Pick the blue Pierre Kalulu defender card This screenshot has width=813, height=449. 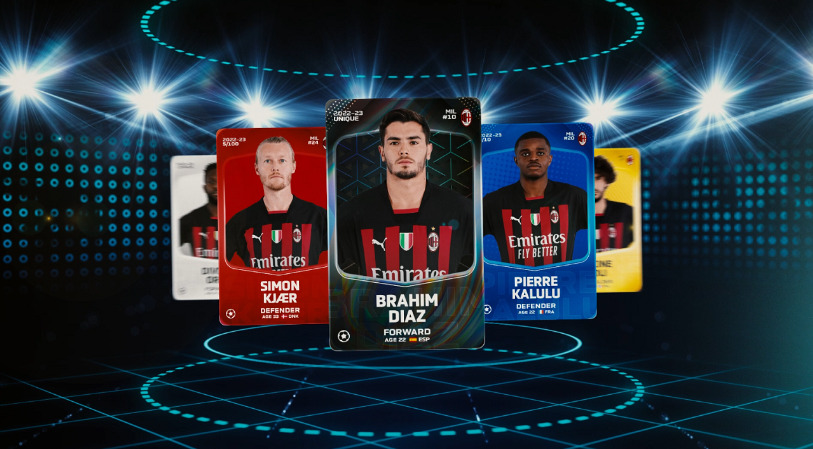pos(539,220)
